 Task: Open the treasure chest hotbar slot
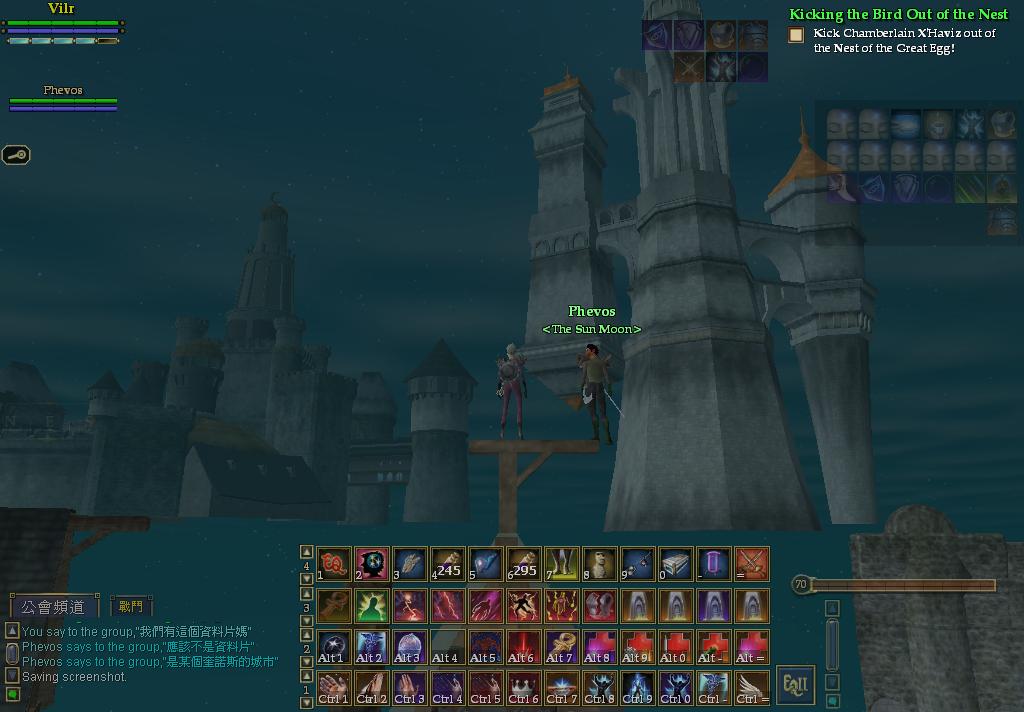click(676, 564)
